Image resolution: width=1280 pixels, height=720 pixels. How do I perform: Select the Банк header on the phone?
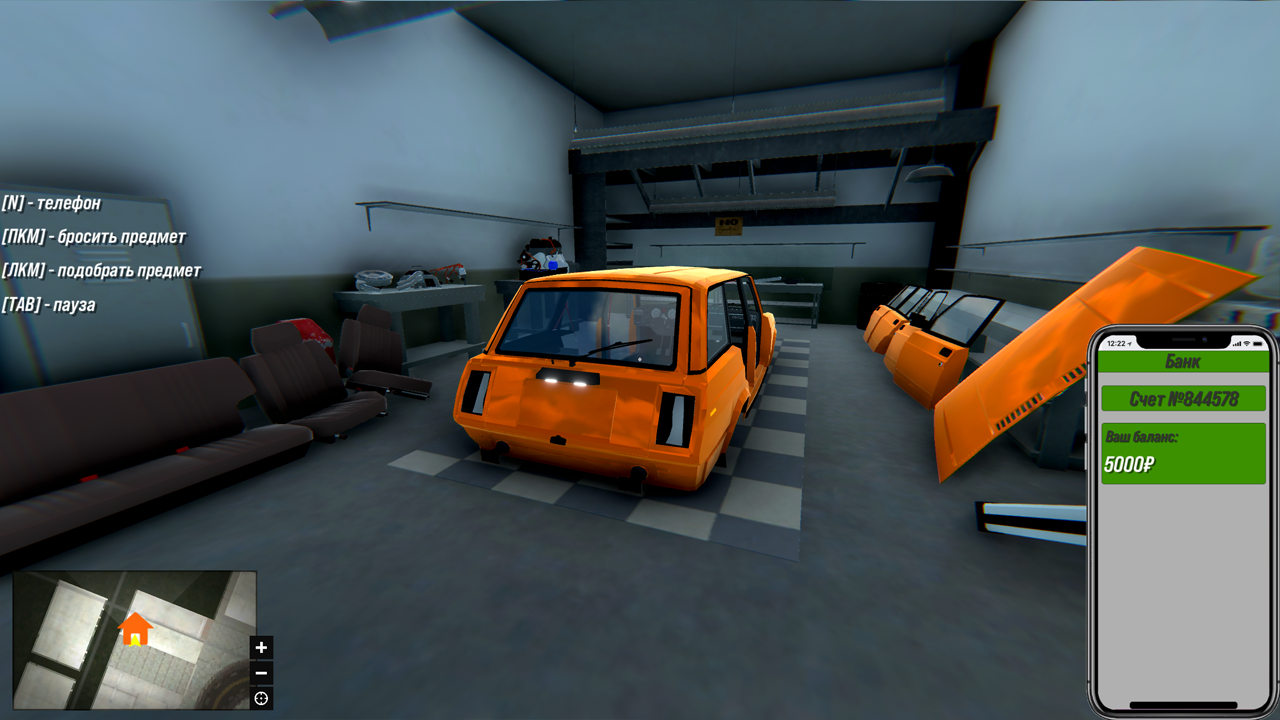[x=1183, y=360]
